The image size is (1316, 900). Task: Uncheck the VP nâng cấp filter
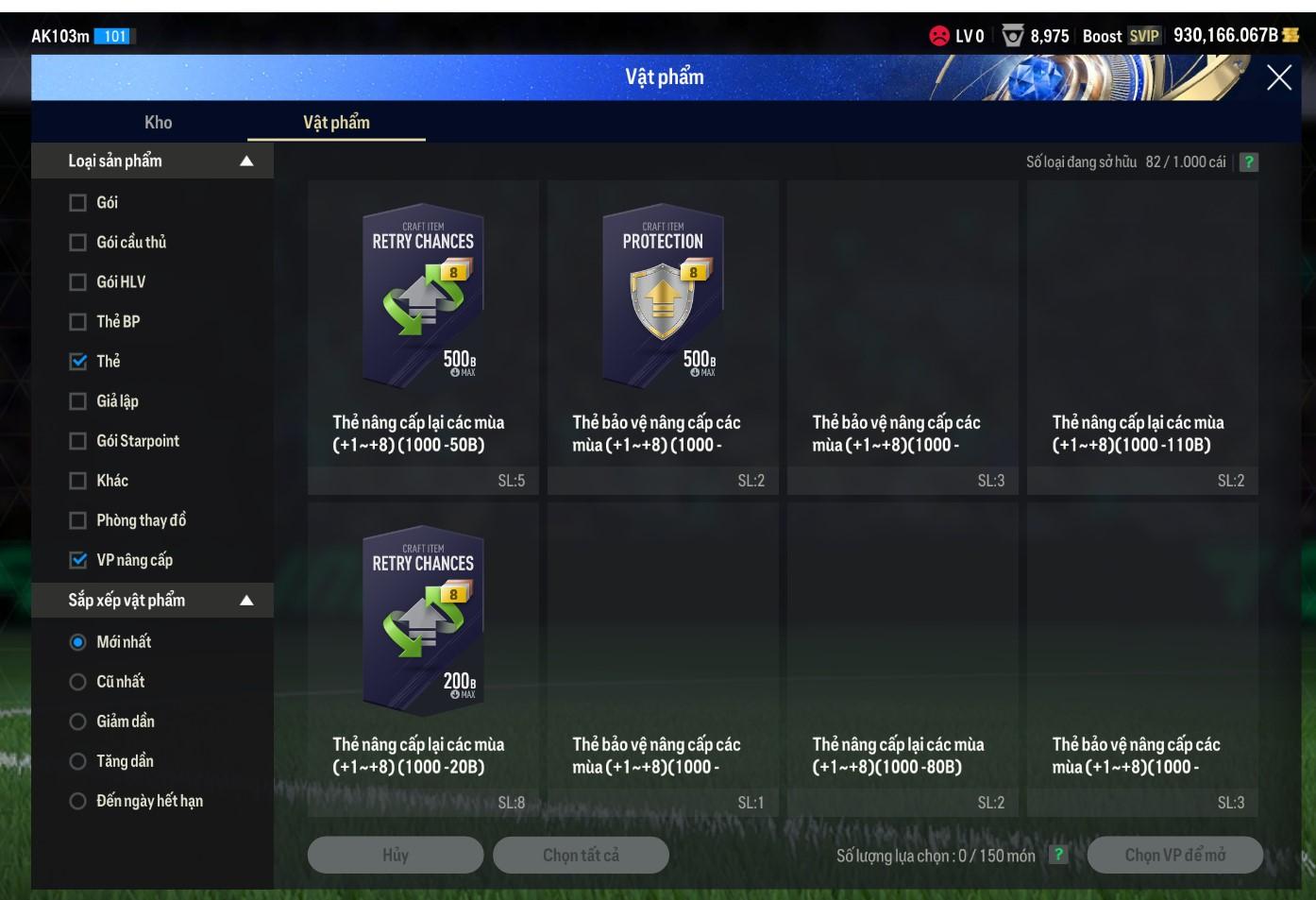coord(78,560)
